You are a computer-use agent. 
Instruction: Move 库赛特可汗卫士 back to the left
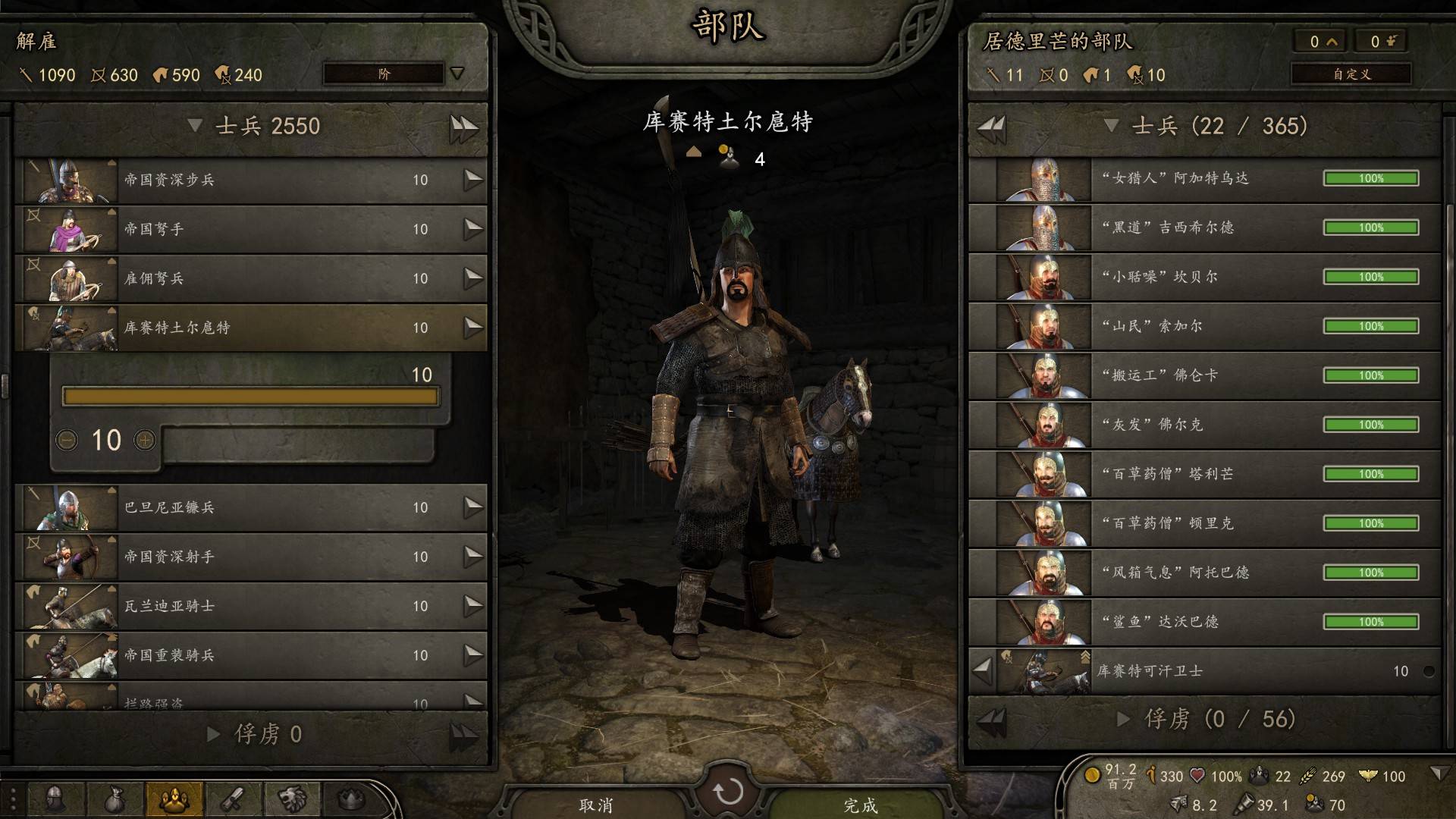click(x=983, y=670)
